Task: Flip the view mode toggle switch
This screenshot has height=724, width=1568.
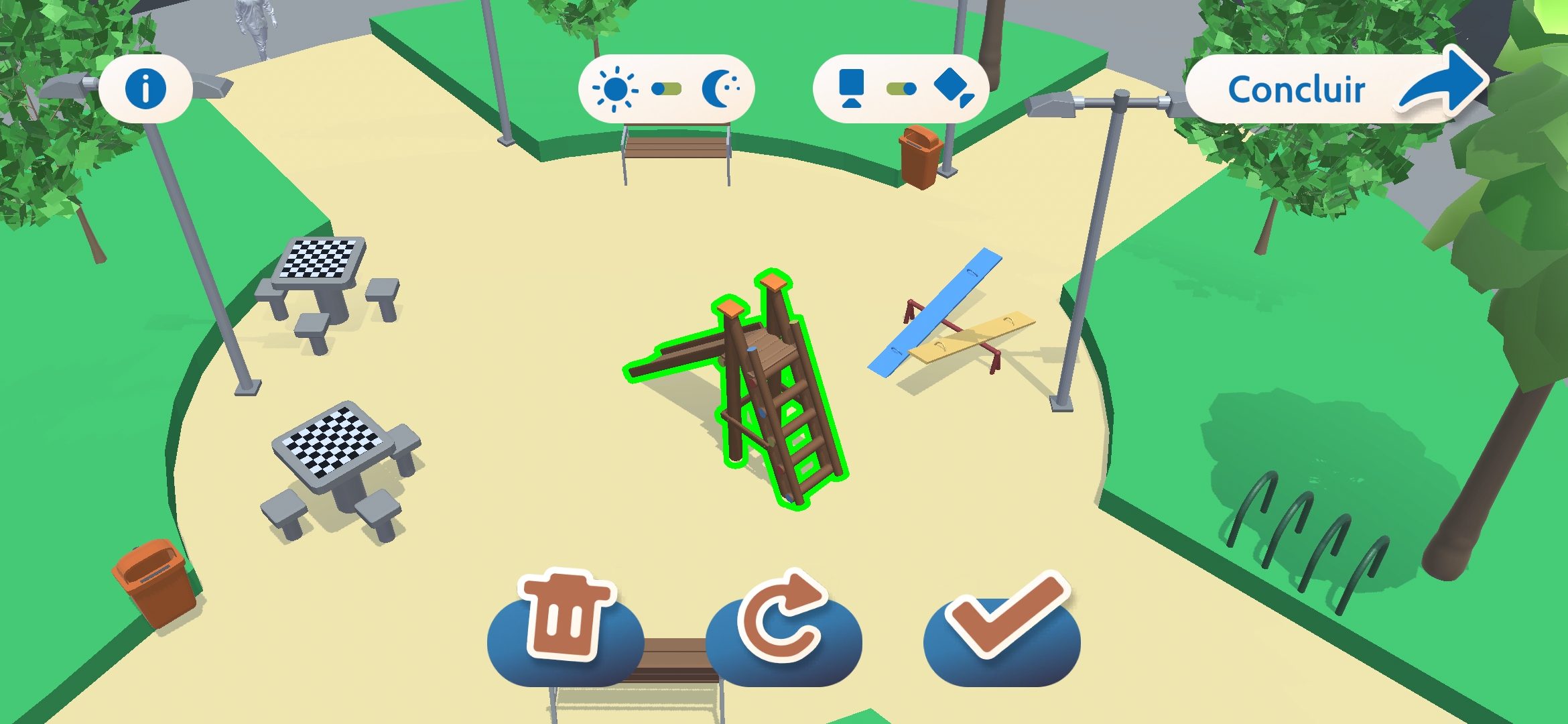Action: [x=900, y=88]
